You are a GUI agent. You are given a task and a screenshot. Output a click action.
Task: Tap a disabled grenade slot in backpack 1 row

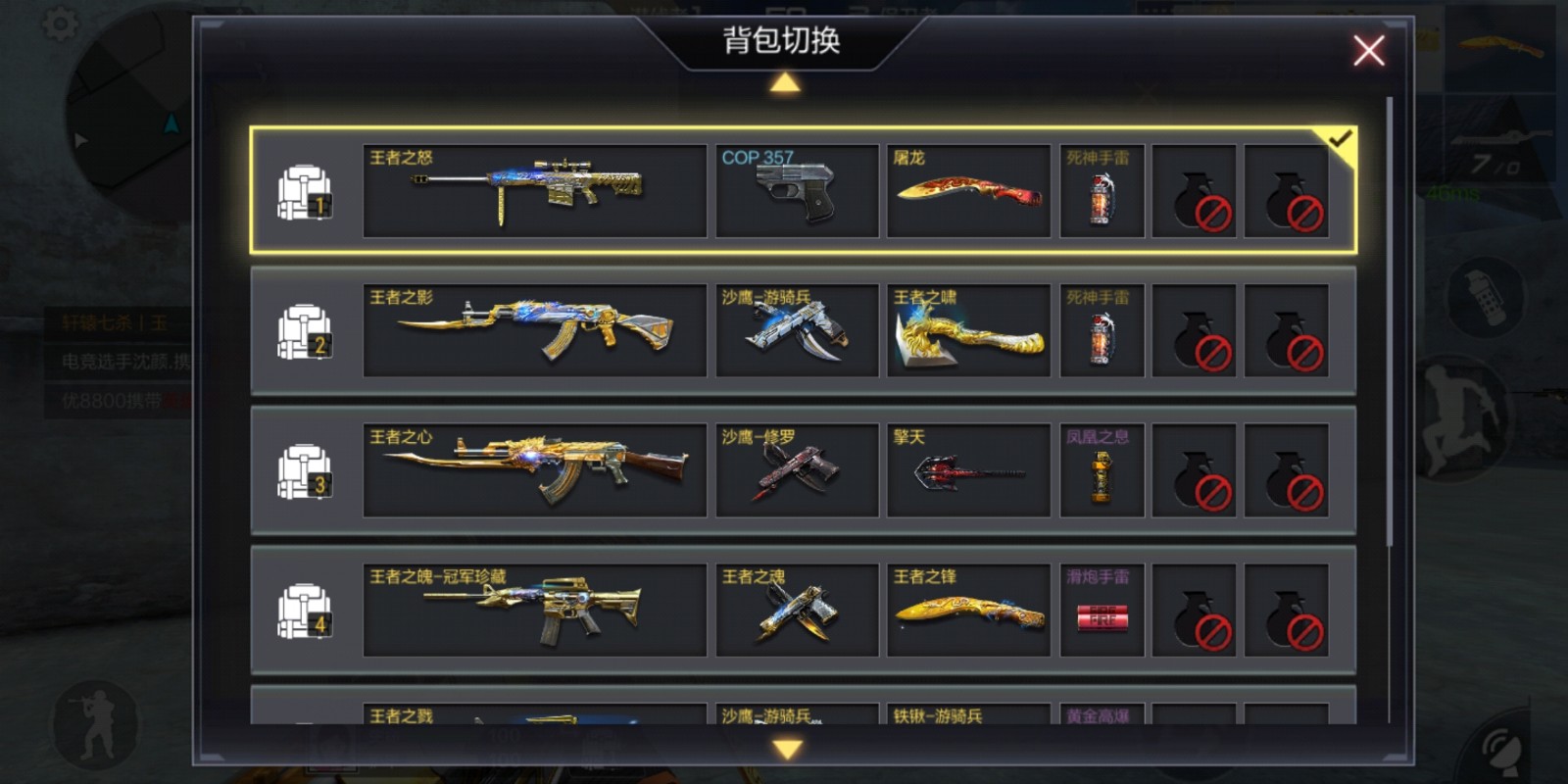point(1194,191)
